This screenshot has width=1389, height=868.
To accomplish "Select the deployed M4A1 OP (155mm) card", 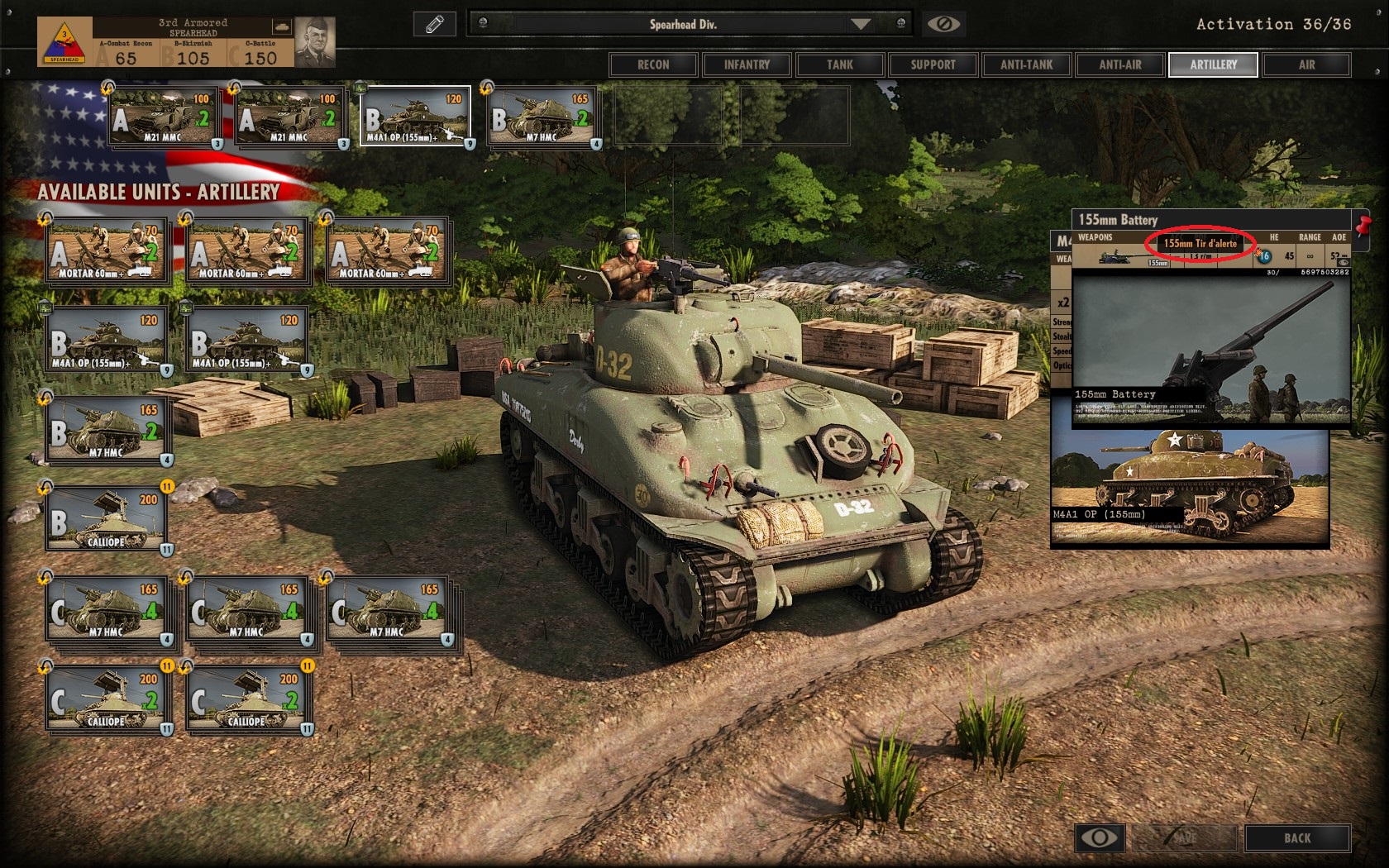I will (416, 116).
